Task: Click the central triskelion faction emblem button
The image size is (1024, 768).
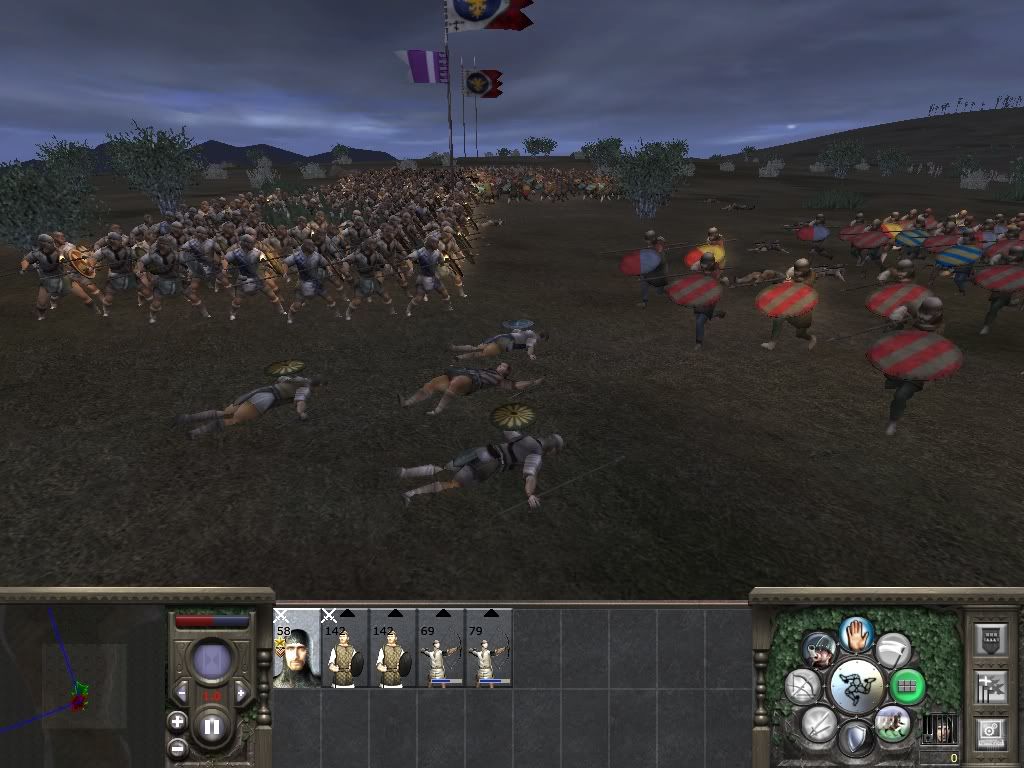Action: tap(856, 687)
